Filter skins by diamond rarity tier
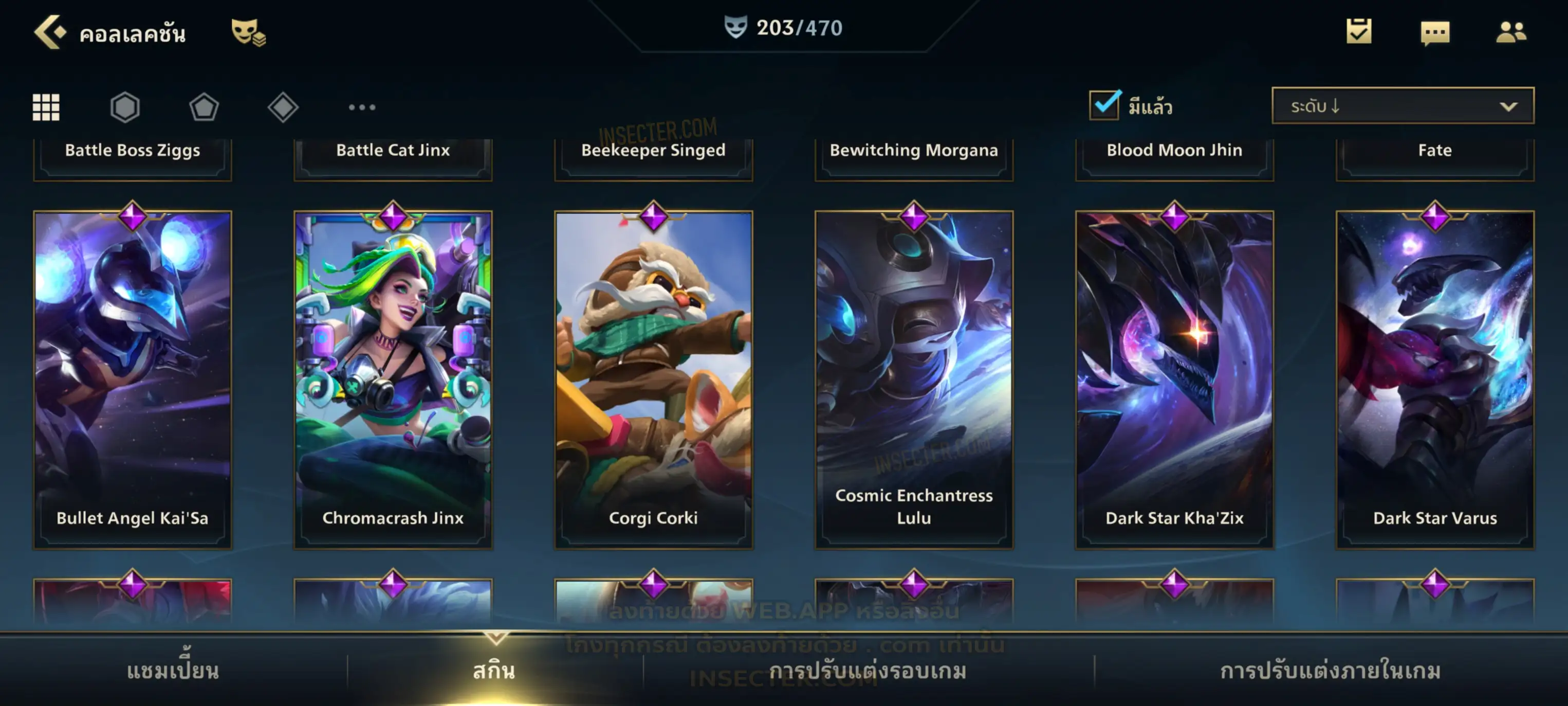Image resolution: width=1568 pixels, height=706 pixels. [283, 107]
